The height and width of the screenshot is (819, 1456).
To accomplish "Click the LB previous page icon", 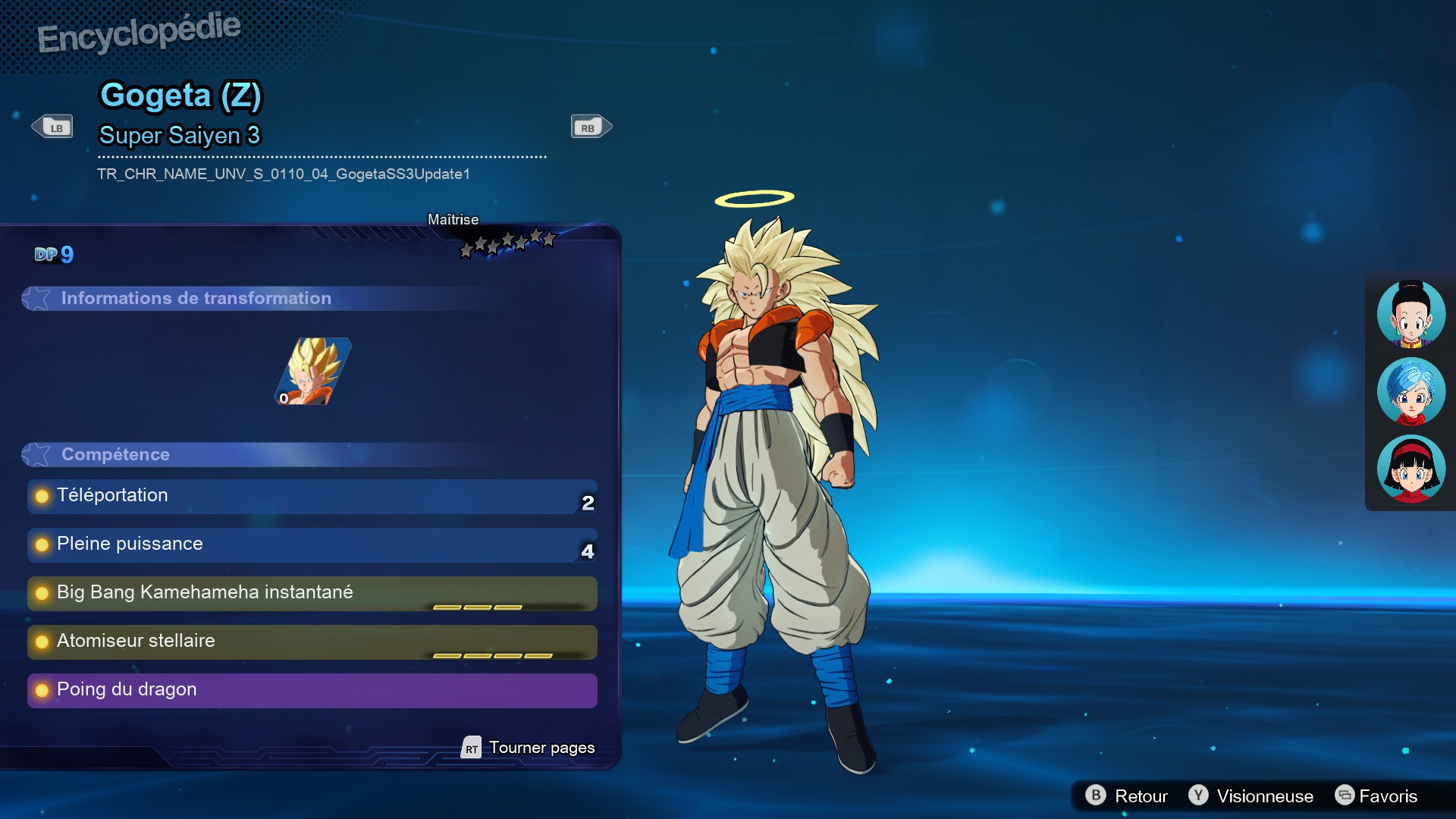I will (x=52, y=126).
